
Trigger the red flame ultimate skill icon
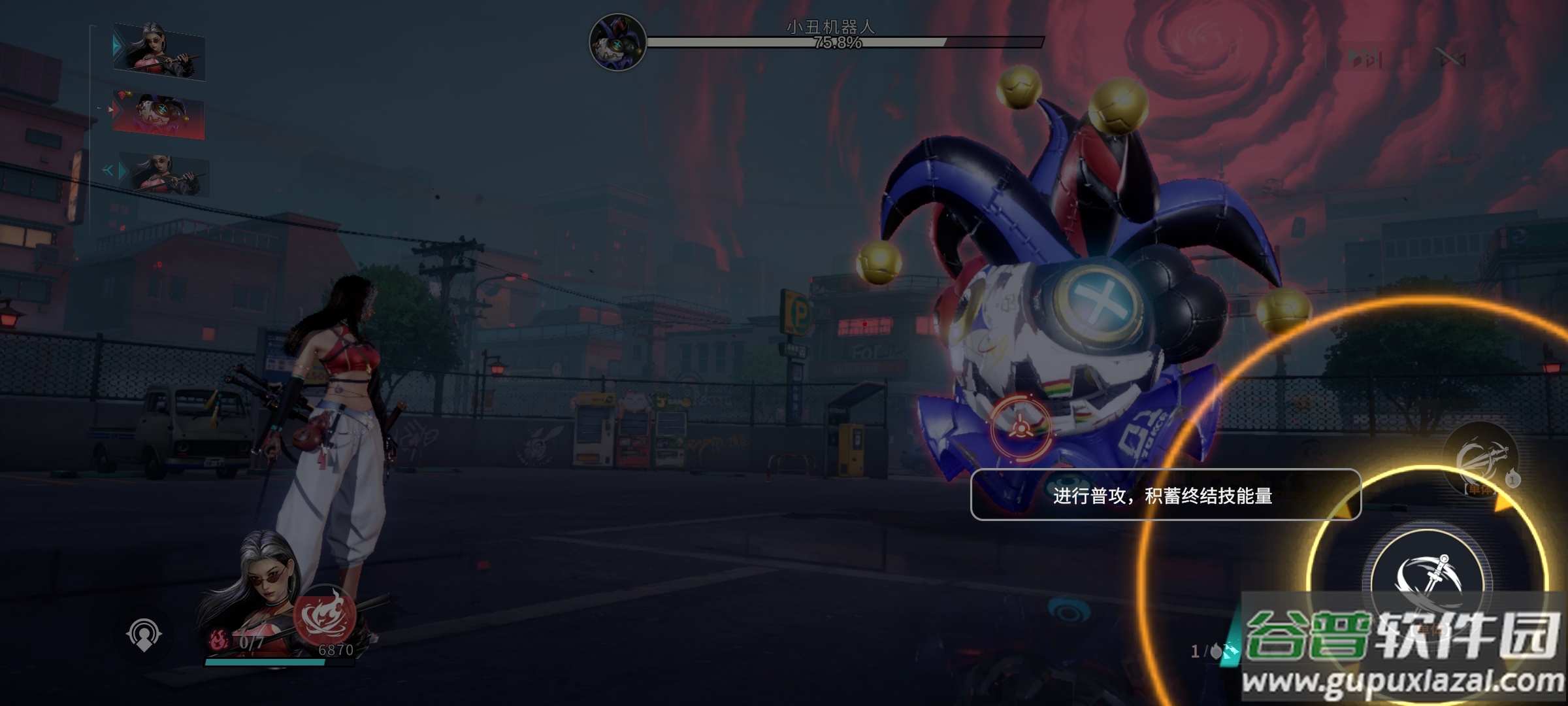pyautogui.click(x=324, y=616)
